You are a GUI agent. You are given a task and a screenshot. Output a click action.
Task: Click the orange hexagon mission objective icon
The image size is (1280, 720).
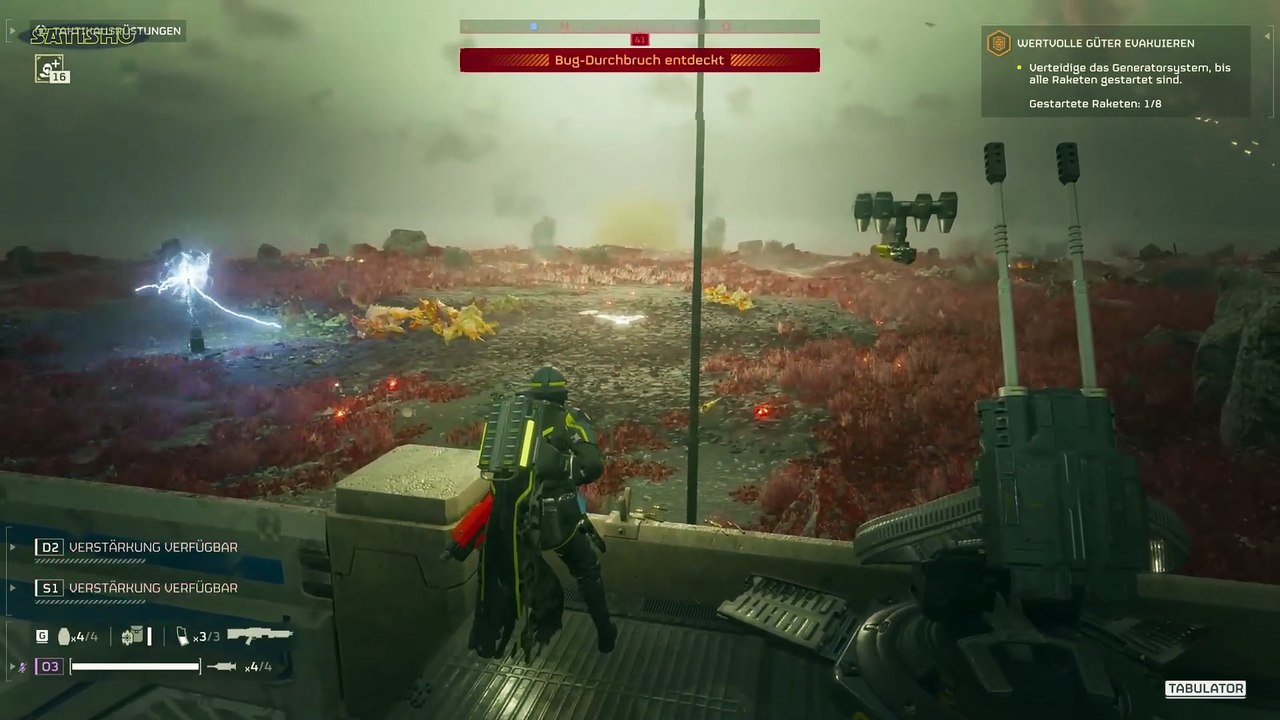pyautogui.click(x=998, y=43)
